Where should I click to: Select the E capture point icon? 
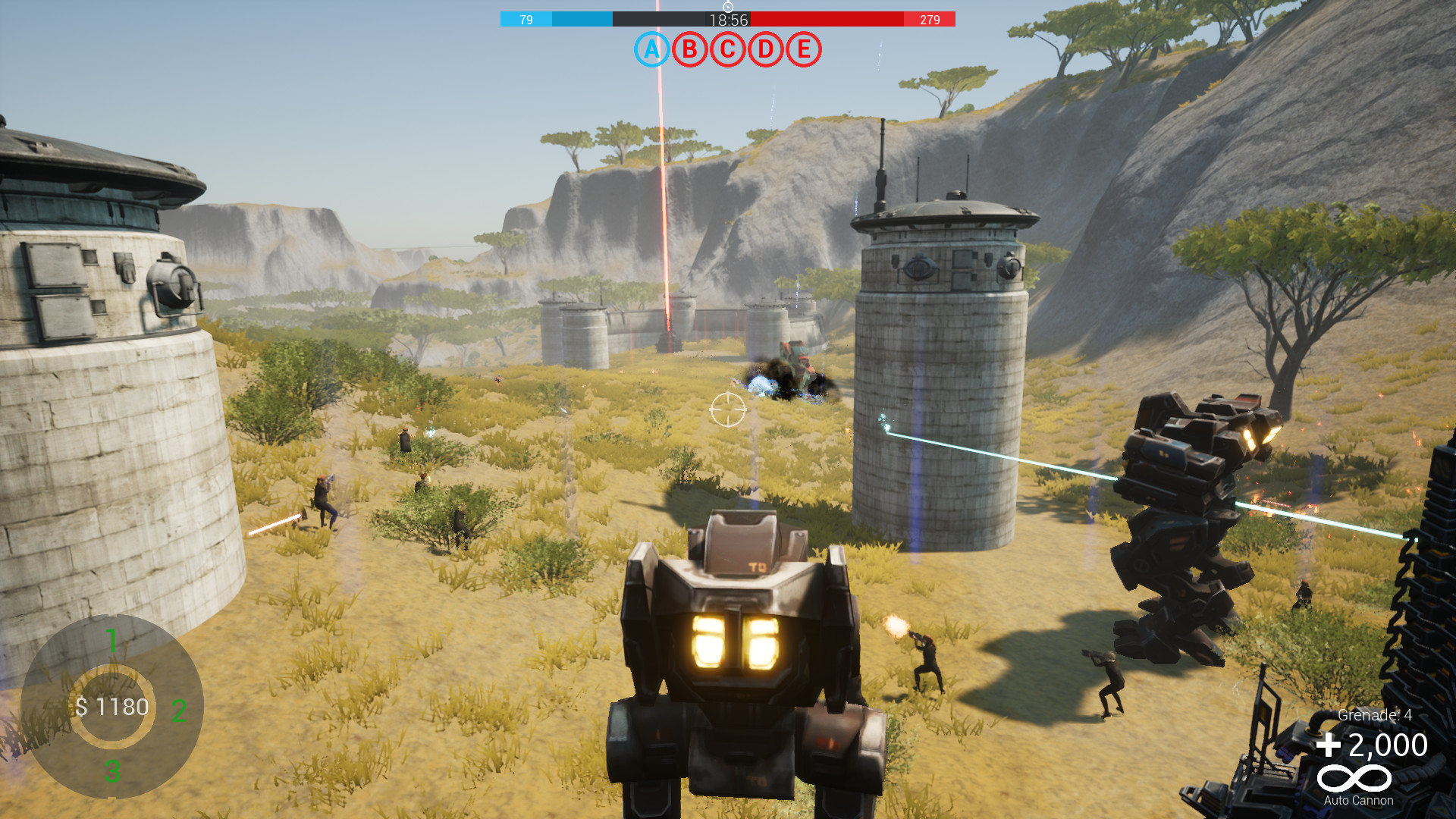coord(804,52)
